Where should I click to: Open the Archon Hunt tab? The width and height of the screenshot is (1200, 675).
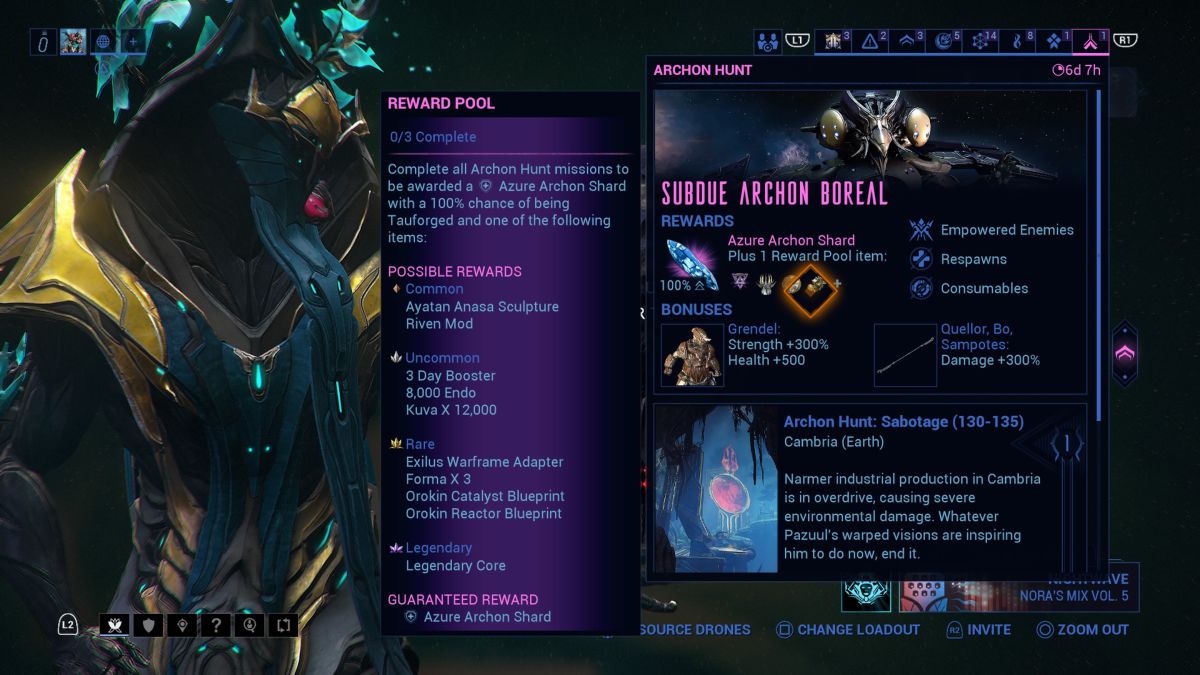tap(1091, 42)
